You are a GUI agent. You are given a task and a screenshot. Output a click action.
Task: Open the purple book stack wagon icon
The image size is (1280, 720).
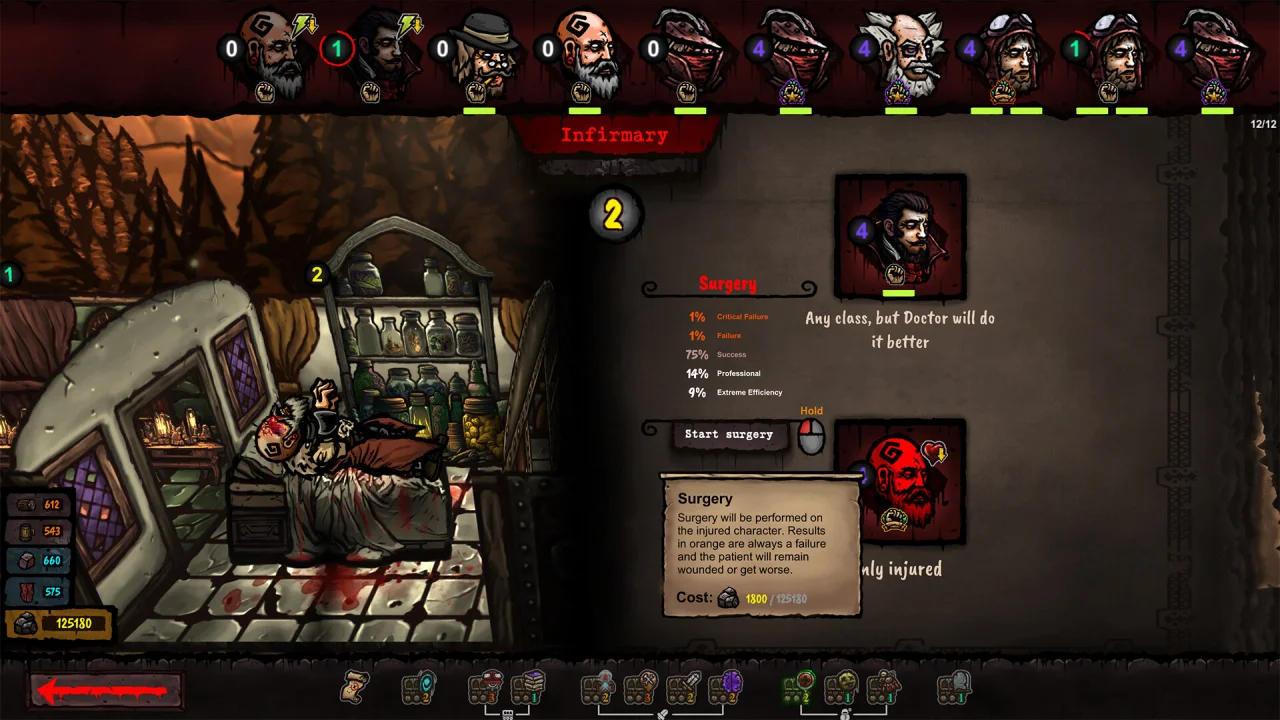click(529, 688)
